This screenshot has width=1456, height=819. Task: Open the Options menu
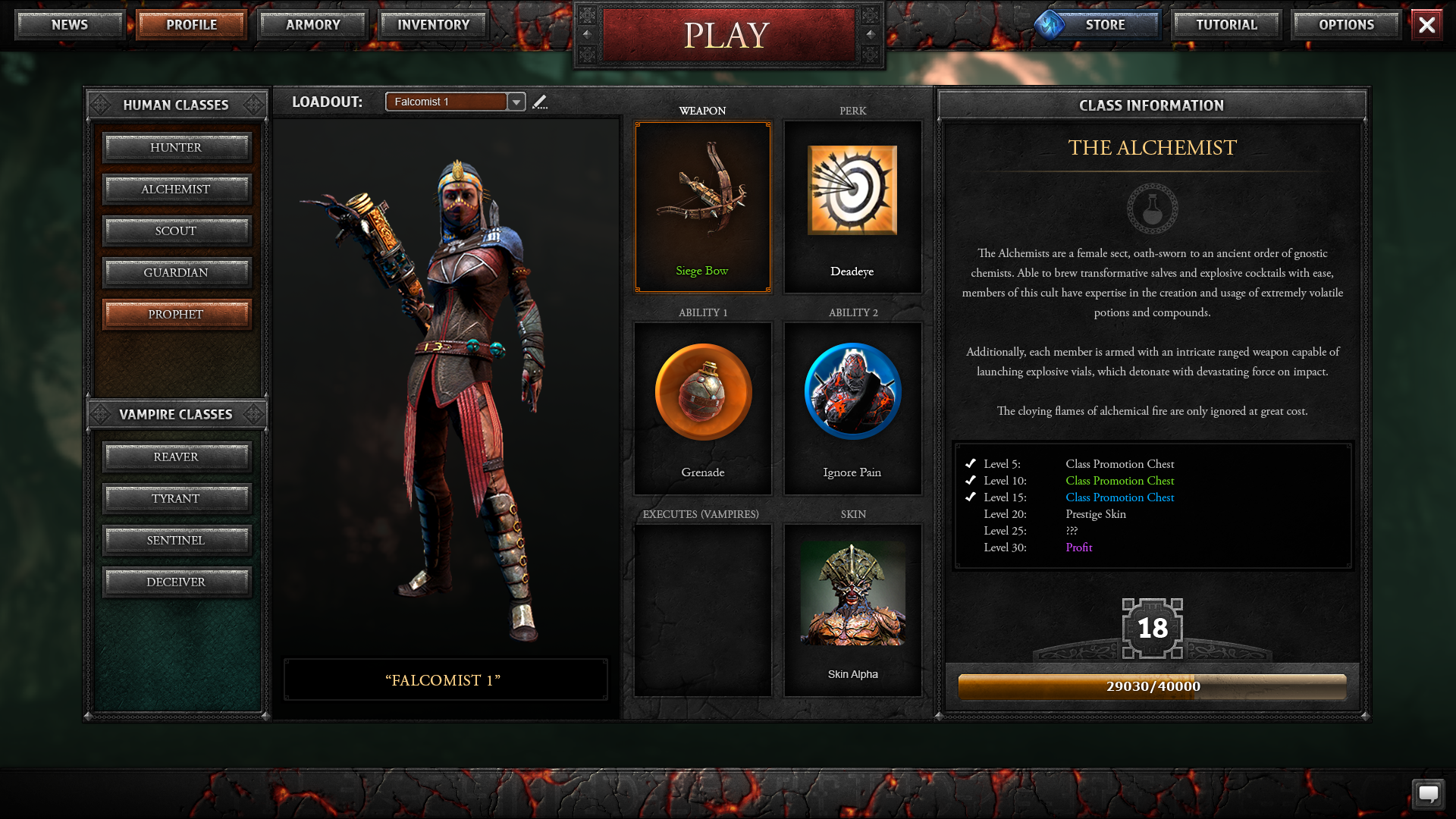[1346, 25]
